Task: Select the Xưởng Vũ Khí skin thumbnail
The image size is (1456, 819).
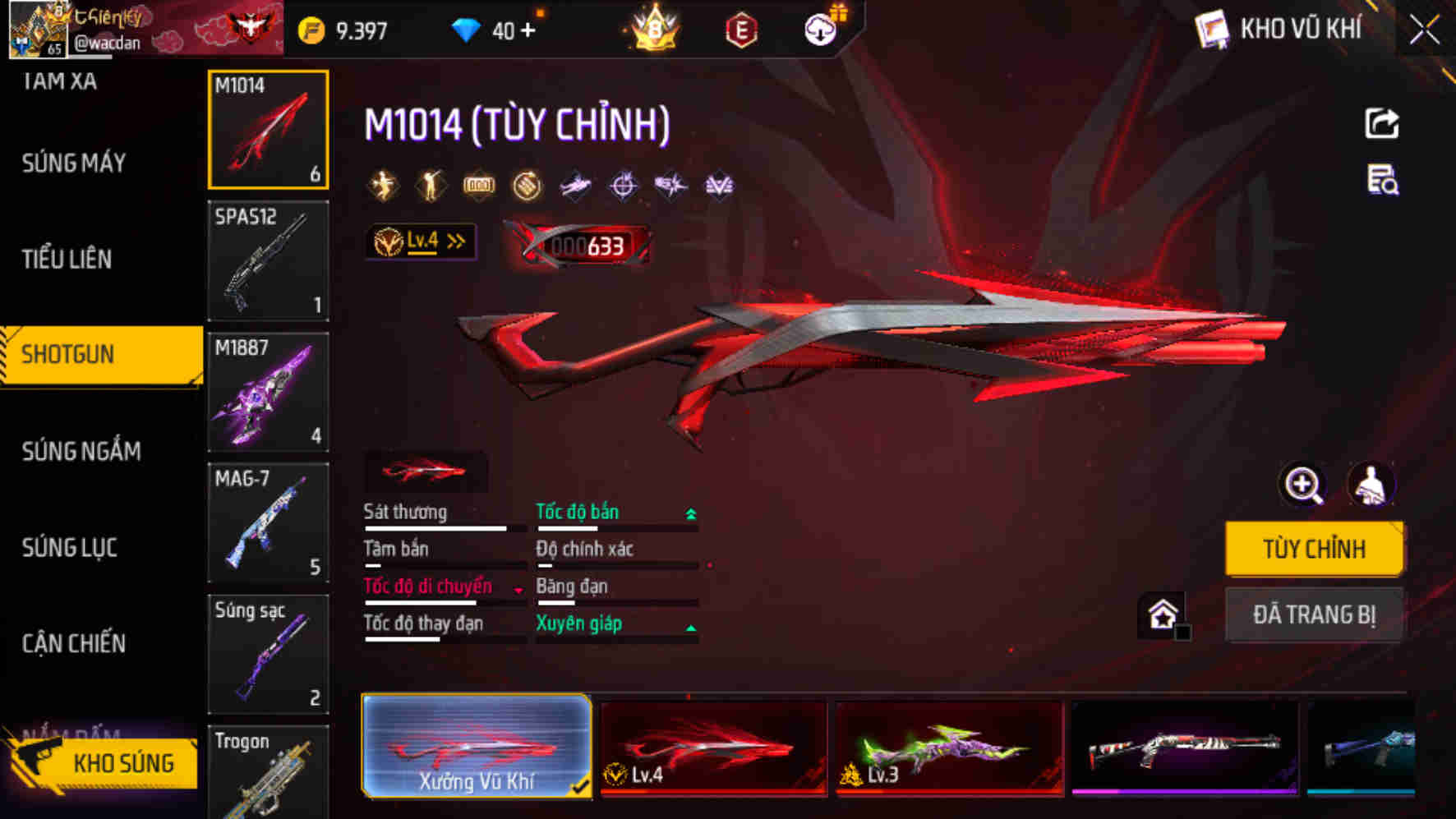Action: tap(477, 746)
